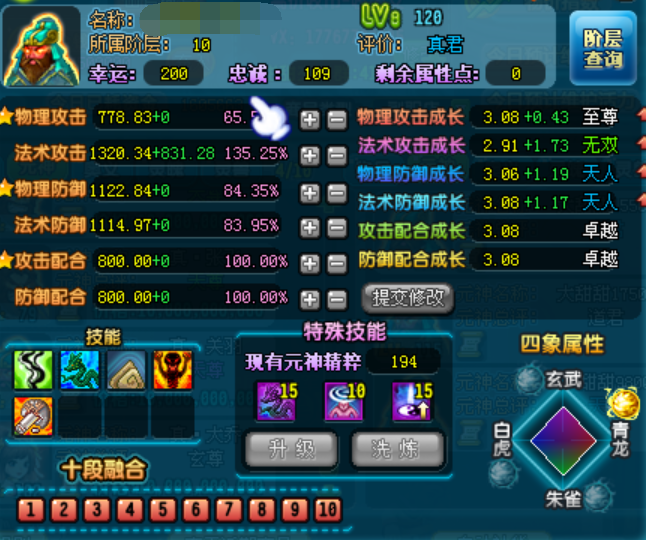Viewport: 646px width, 540px height.
Task: Choose fusion stage number 5
Action: click(162, 510)
